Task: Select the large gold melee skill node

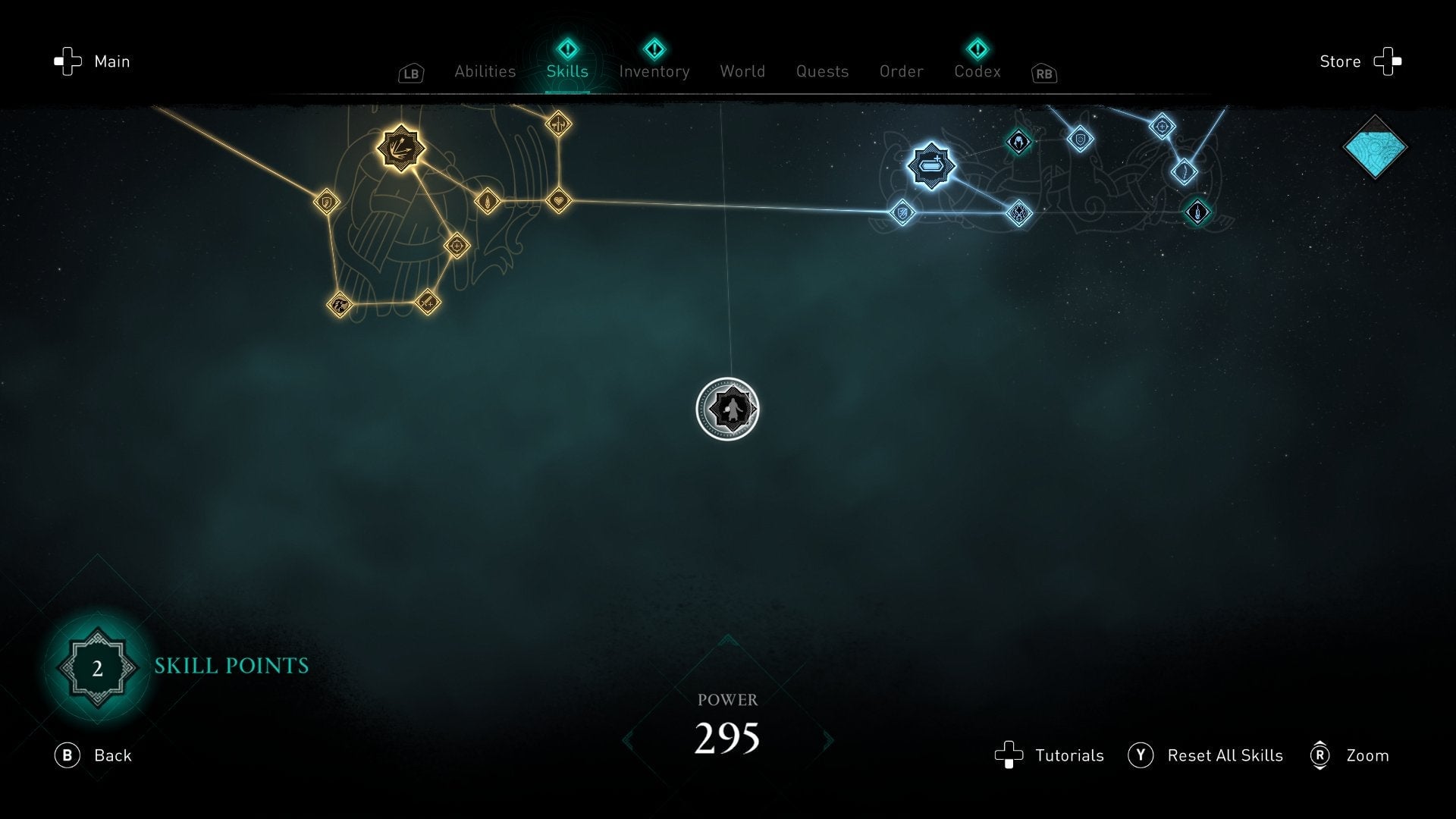Action: coord(401,150)
